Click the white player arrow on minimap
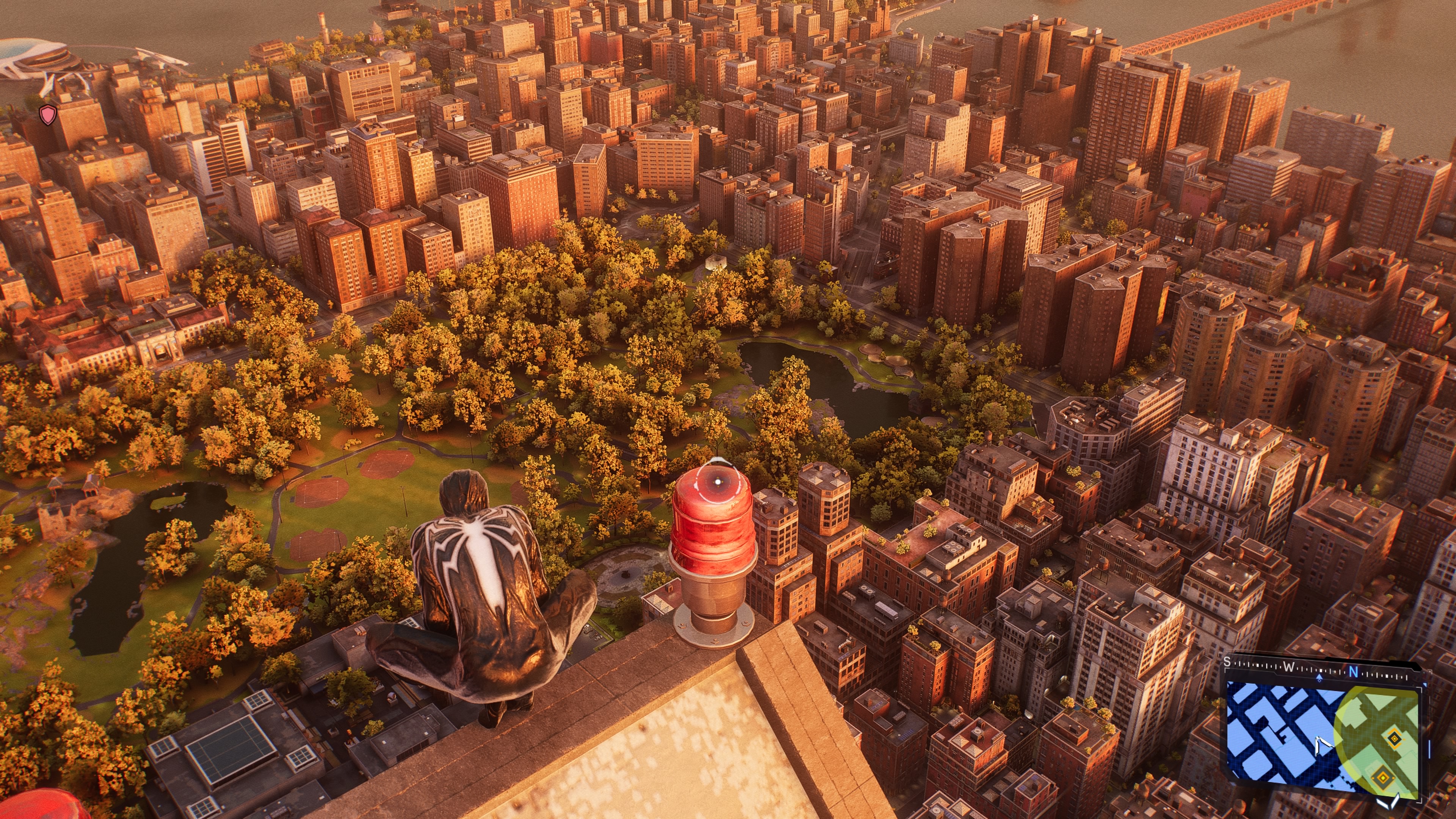 point(1323,746)
